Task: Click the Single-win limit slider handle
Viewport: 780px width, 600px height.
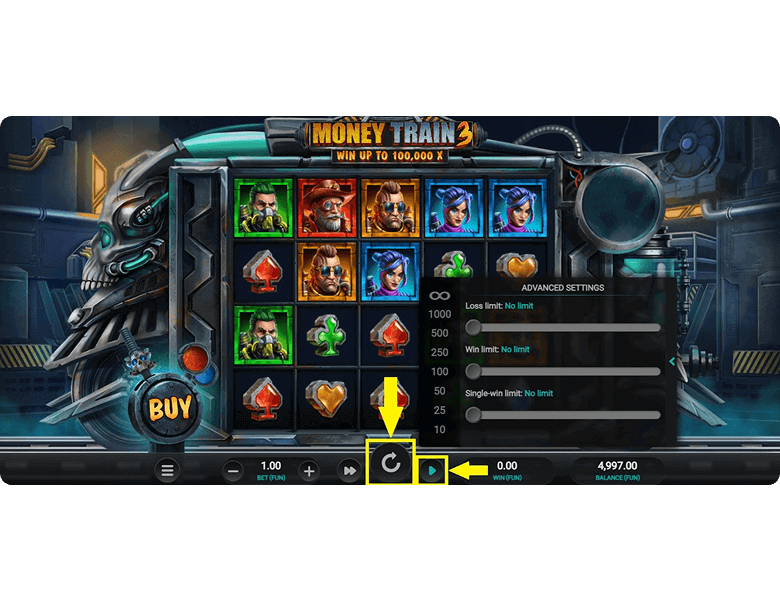Action: (473, 414)
